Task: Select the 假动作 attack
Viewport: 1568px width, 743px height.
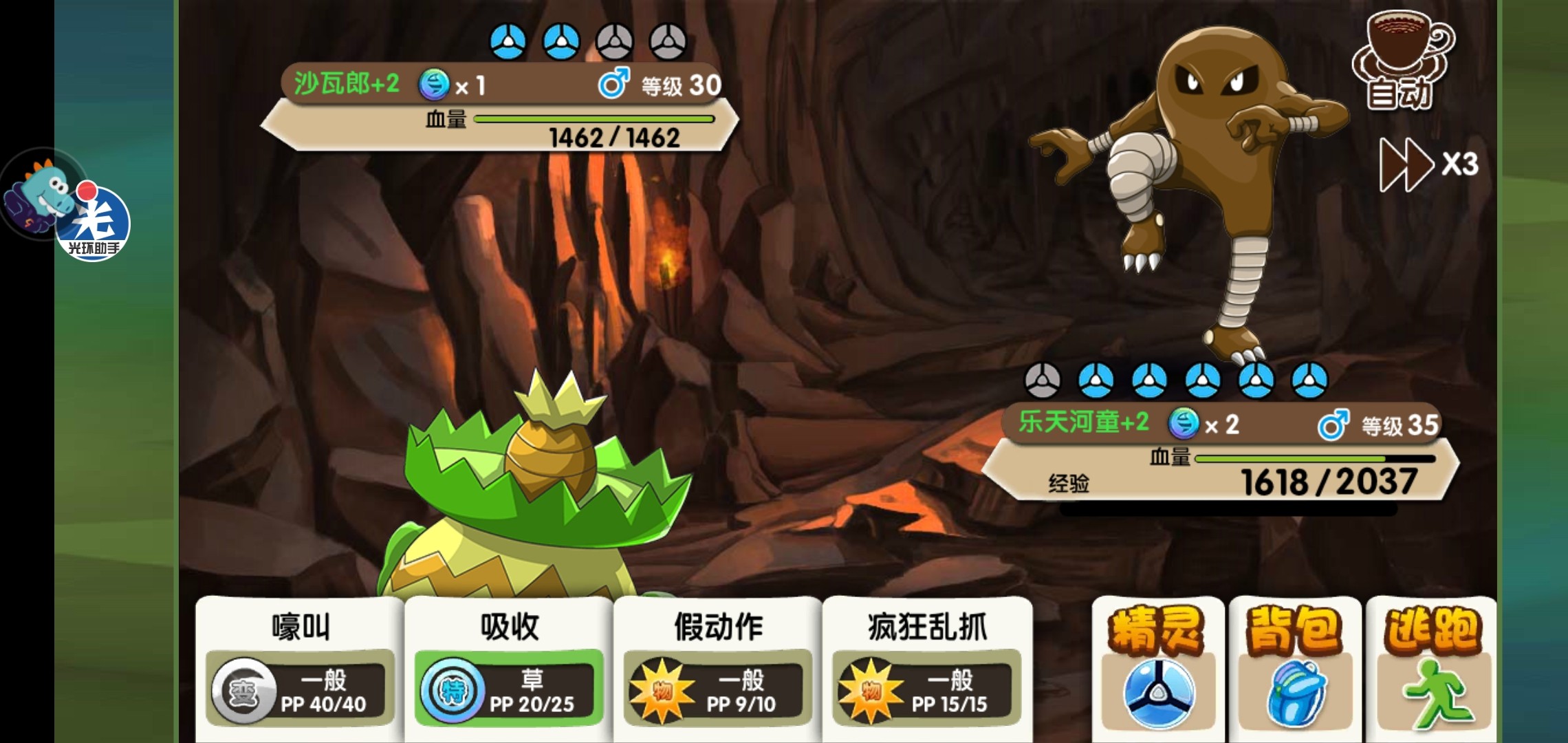Action: click(718, 667)
